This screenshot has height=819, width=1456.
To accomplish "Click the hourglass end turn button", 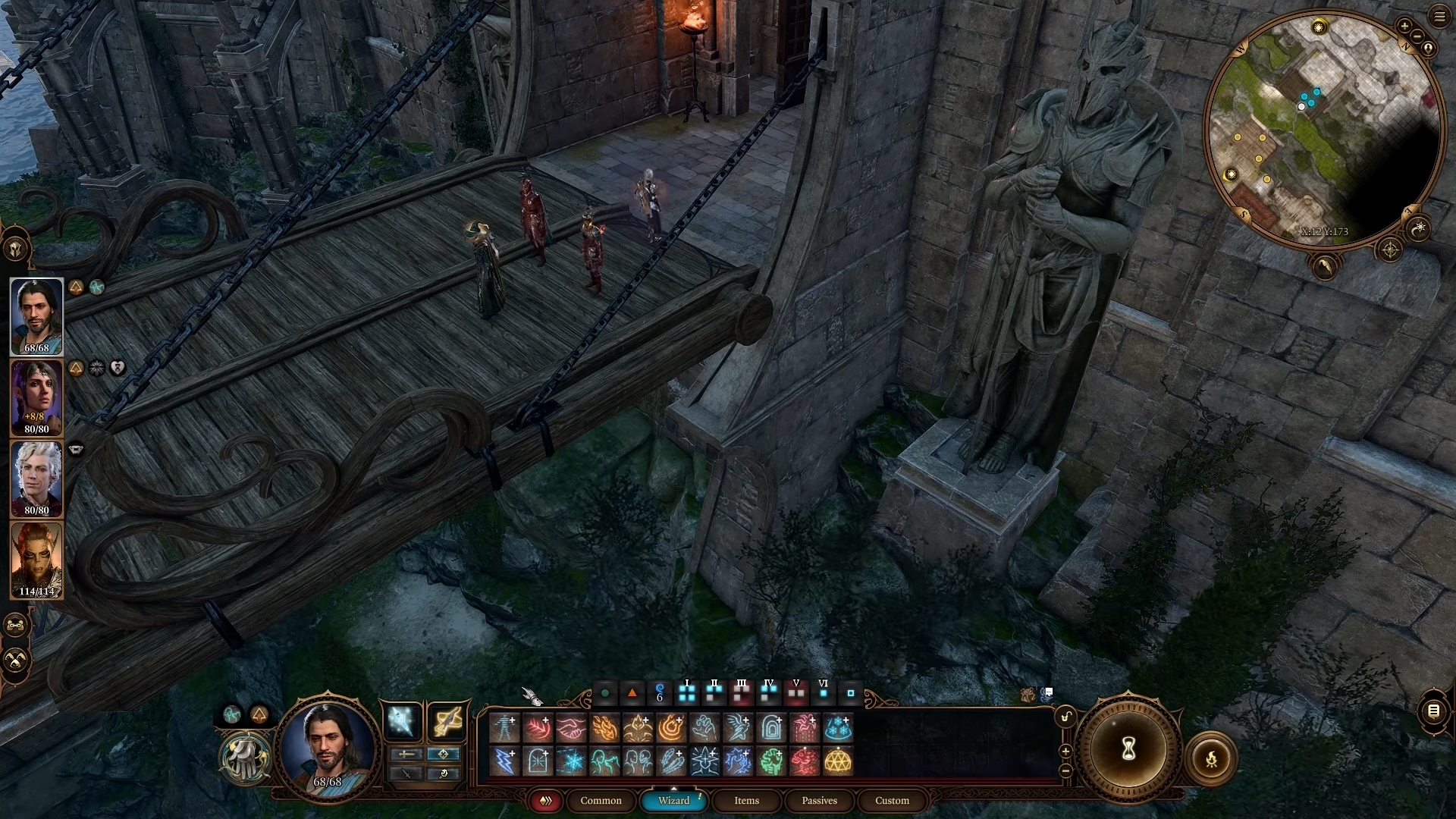I will [1128, 749].
